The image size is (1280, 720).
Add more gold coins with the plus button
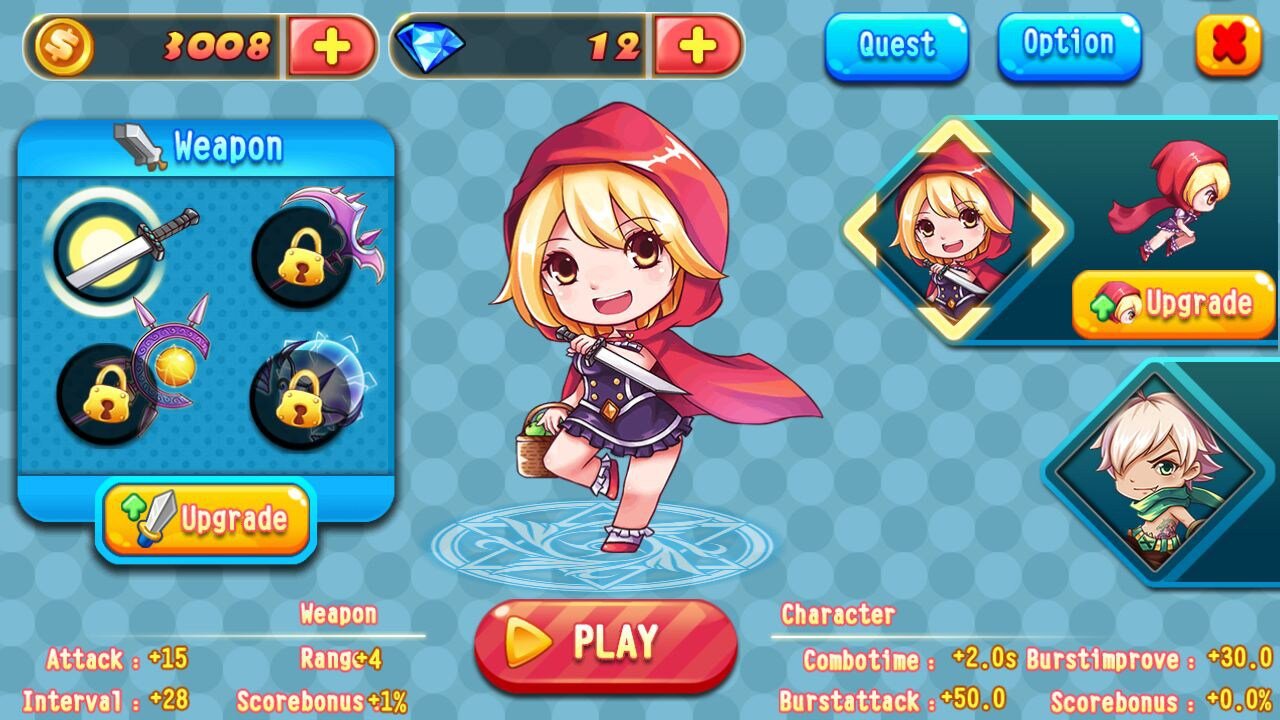(x=331, y=47)
